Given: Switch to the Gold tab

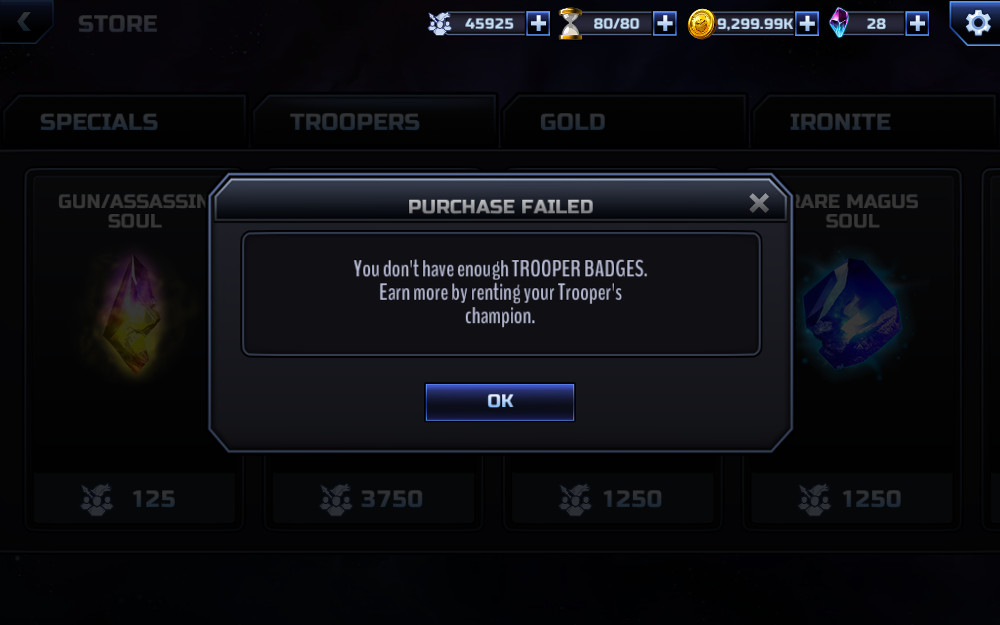Looking at the screenshot, I should [572, 122].
